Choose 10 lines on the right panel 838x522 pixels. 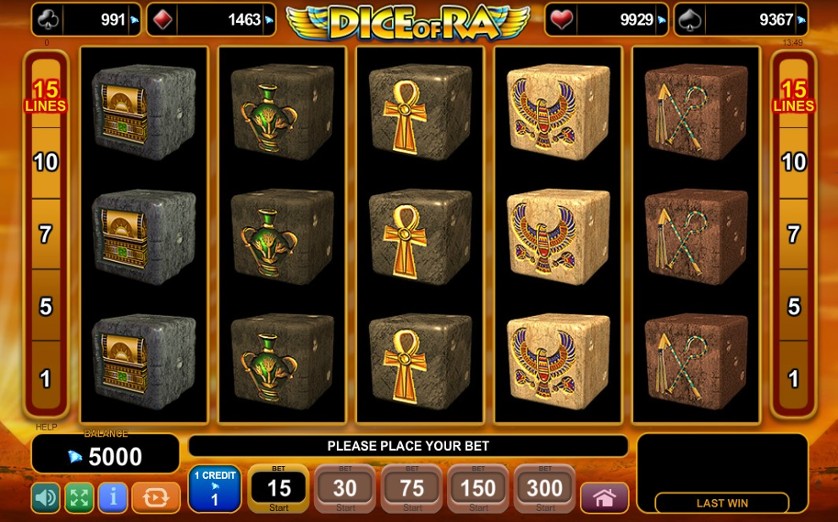point(793,162)
